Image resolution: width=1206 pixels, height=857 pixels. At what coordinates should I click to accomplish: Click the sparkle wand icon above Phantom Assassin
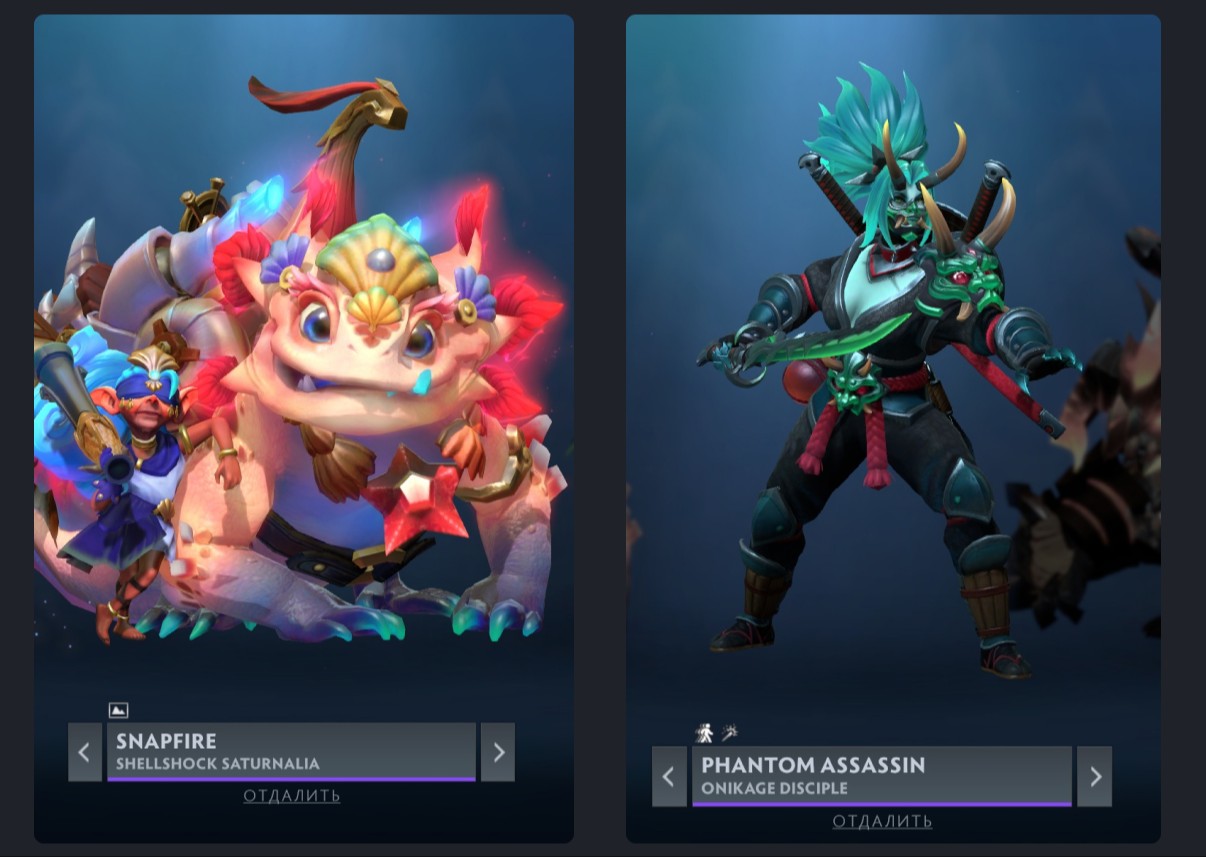point(729,733)
